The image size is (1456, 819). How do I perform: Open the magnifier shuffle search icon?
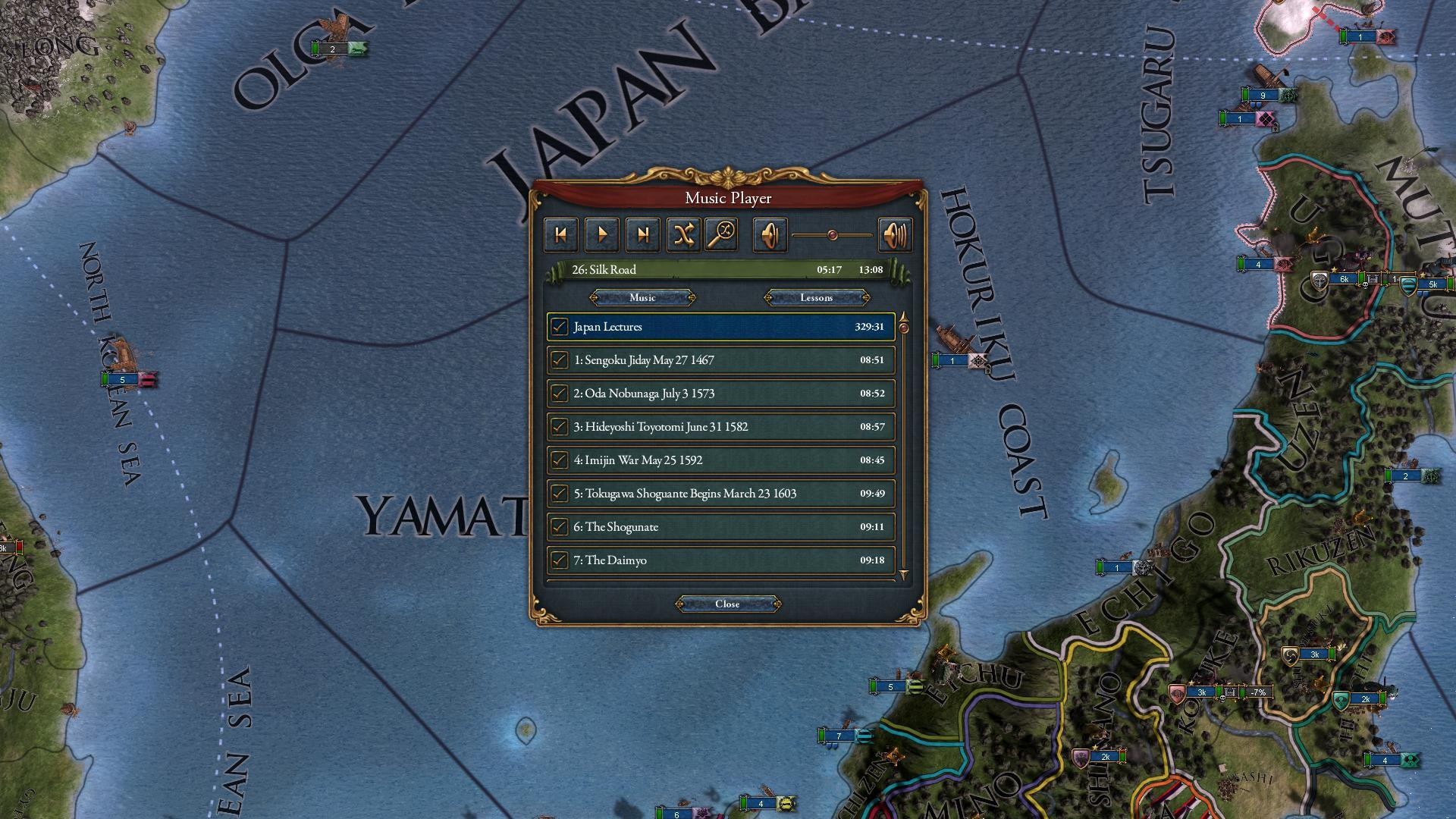click(724, 234)
